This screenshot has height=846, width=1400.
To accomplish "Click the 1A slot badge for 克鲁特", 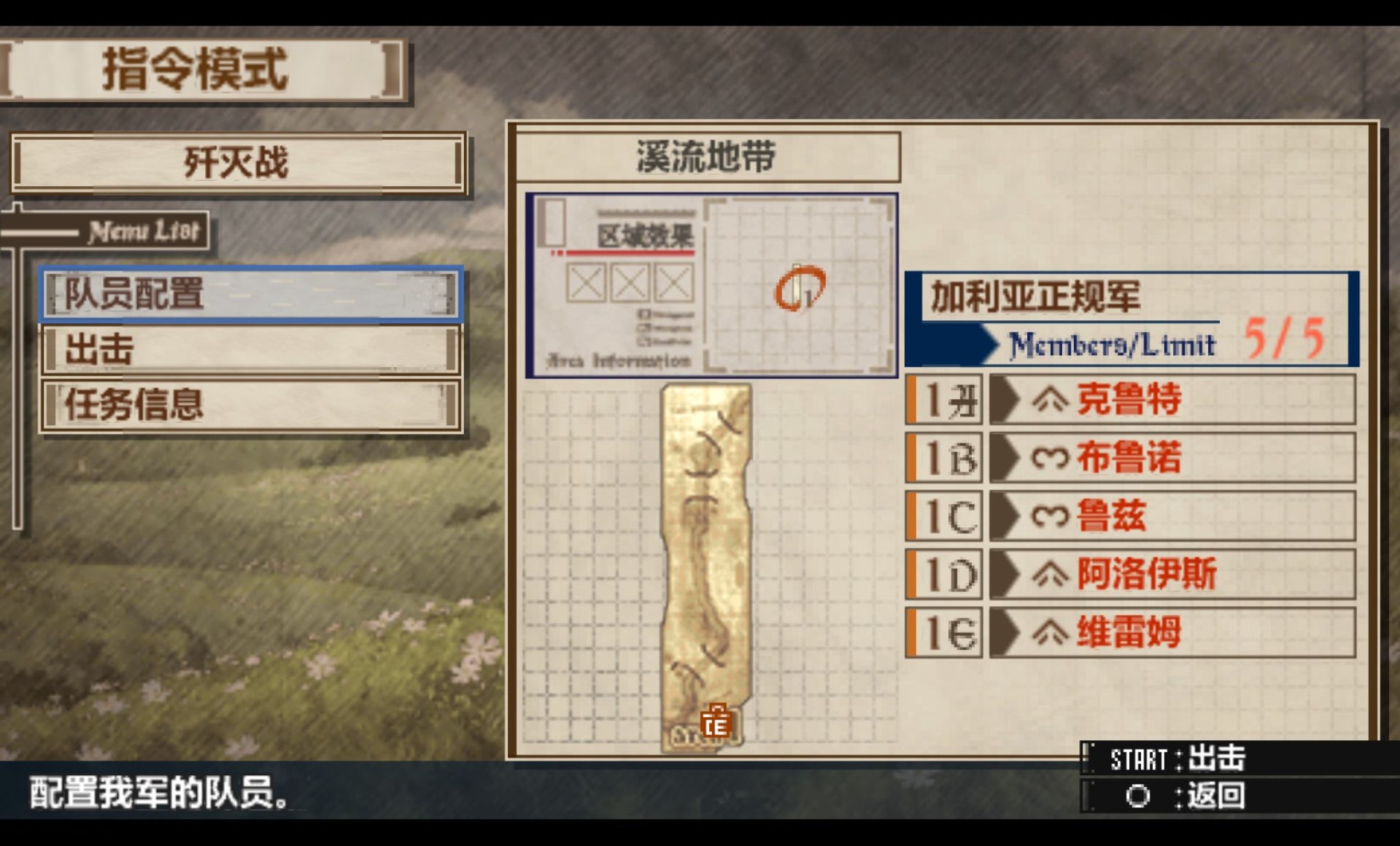I will pos(943,400).
